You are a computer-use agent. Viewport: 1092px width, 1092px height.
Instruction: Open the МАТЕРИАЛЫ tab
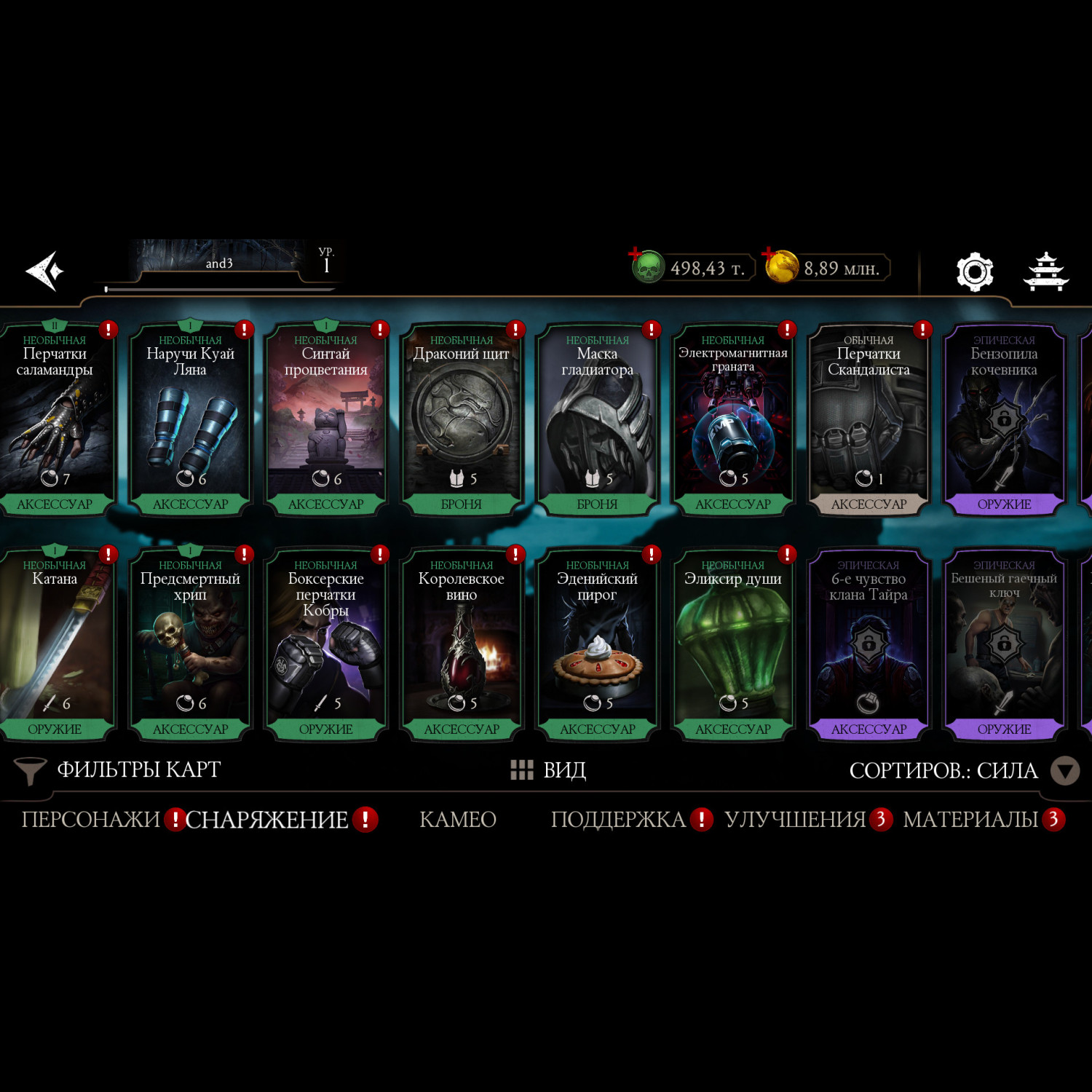(970, 820)
